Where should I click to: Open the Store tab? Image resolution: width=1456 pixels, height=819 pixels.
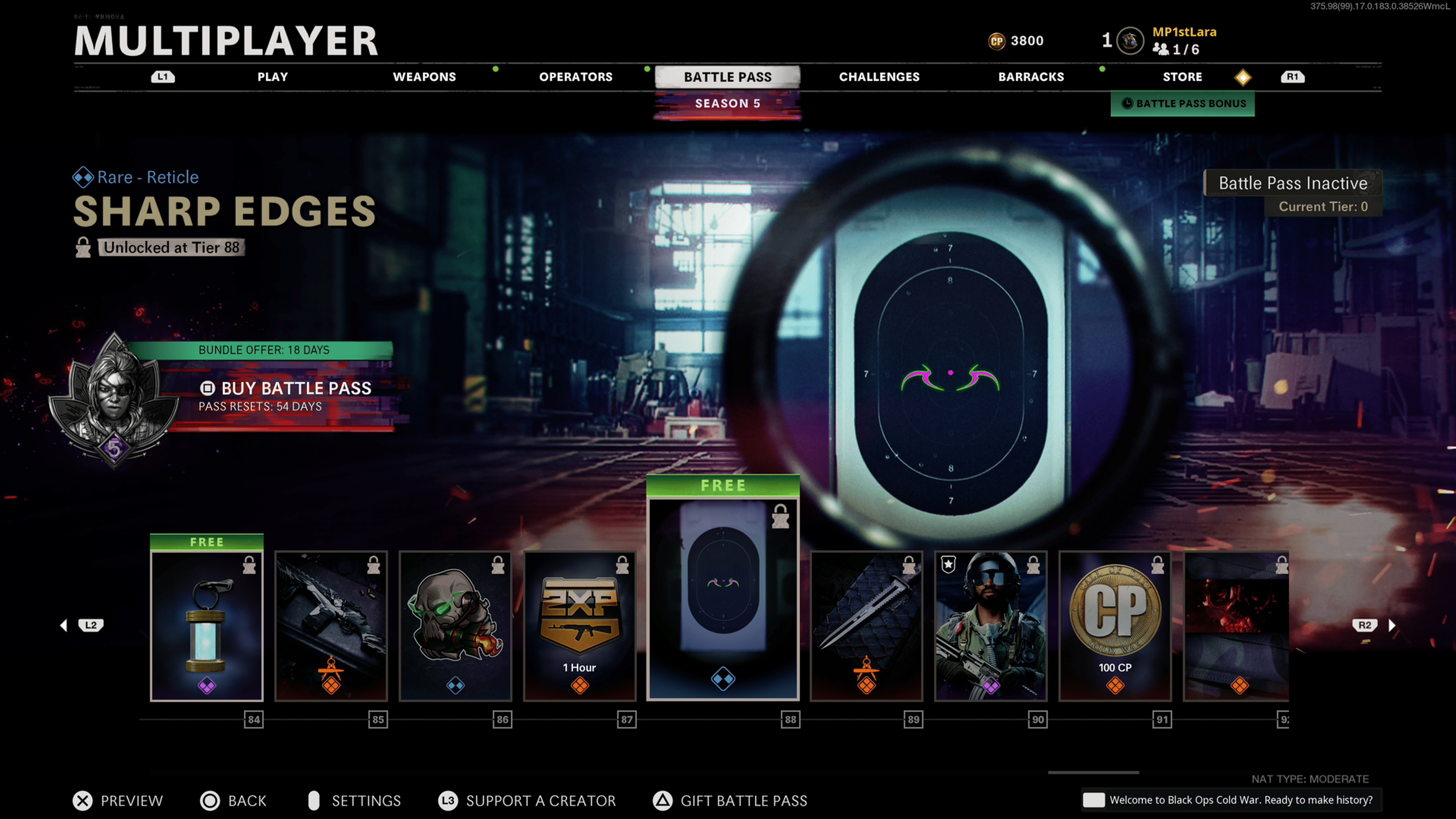[1183, 77]
